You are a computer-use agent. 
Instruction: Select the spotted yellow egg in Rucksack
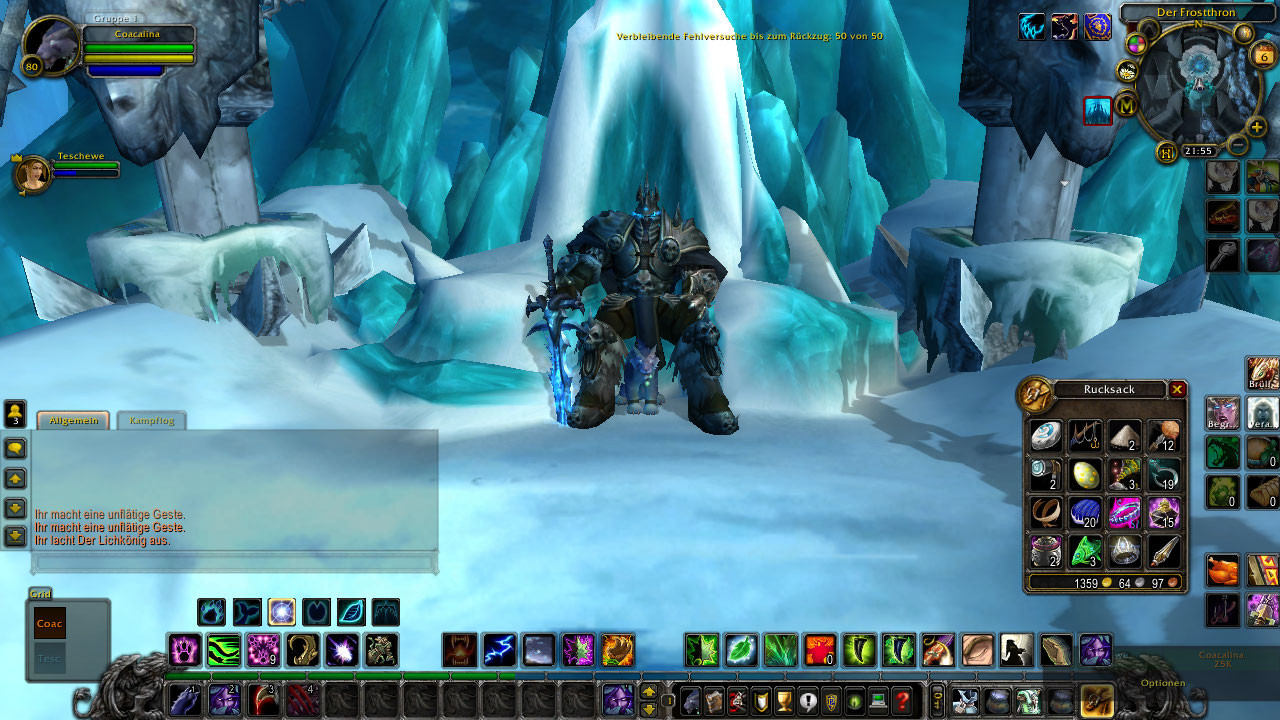click(x=1085, y=474)
